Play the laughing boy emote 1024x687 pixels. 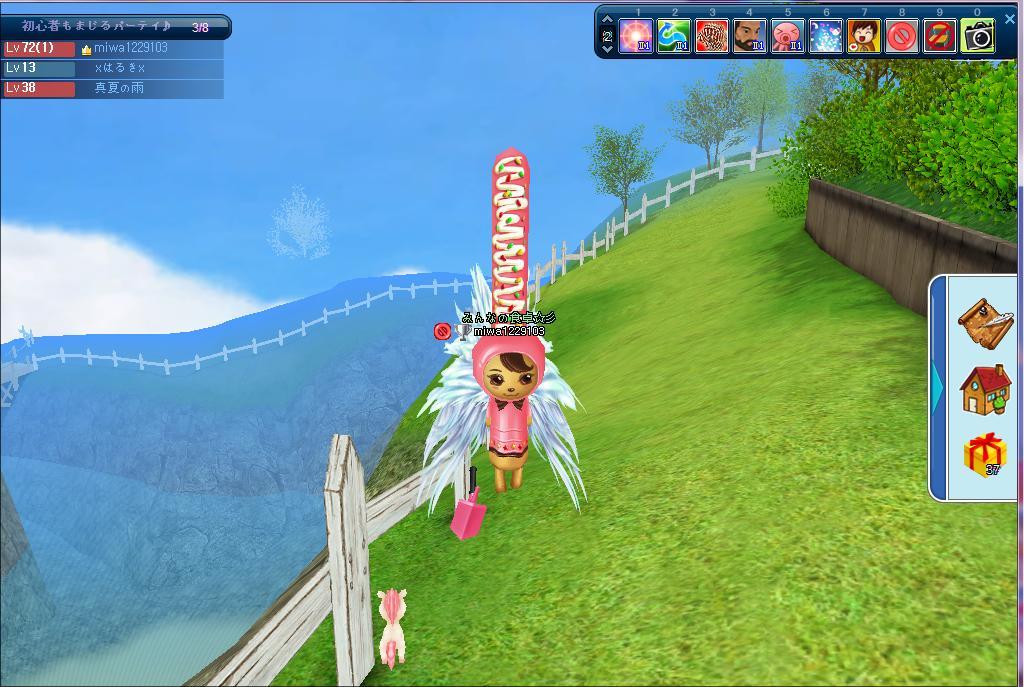tap(864, 36)
